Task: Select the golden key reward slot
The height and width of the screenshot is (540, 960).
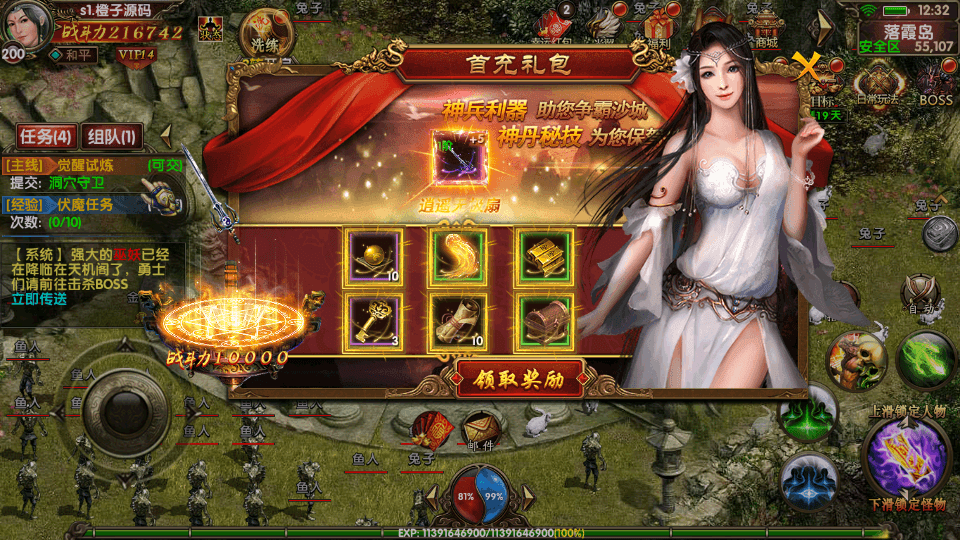Action: [x=373, y=322]
